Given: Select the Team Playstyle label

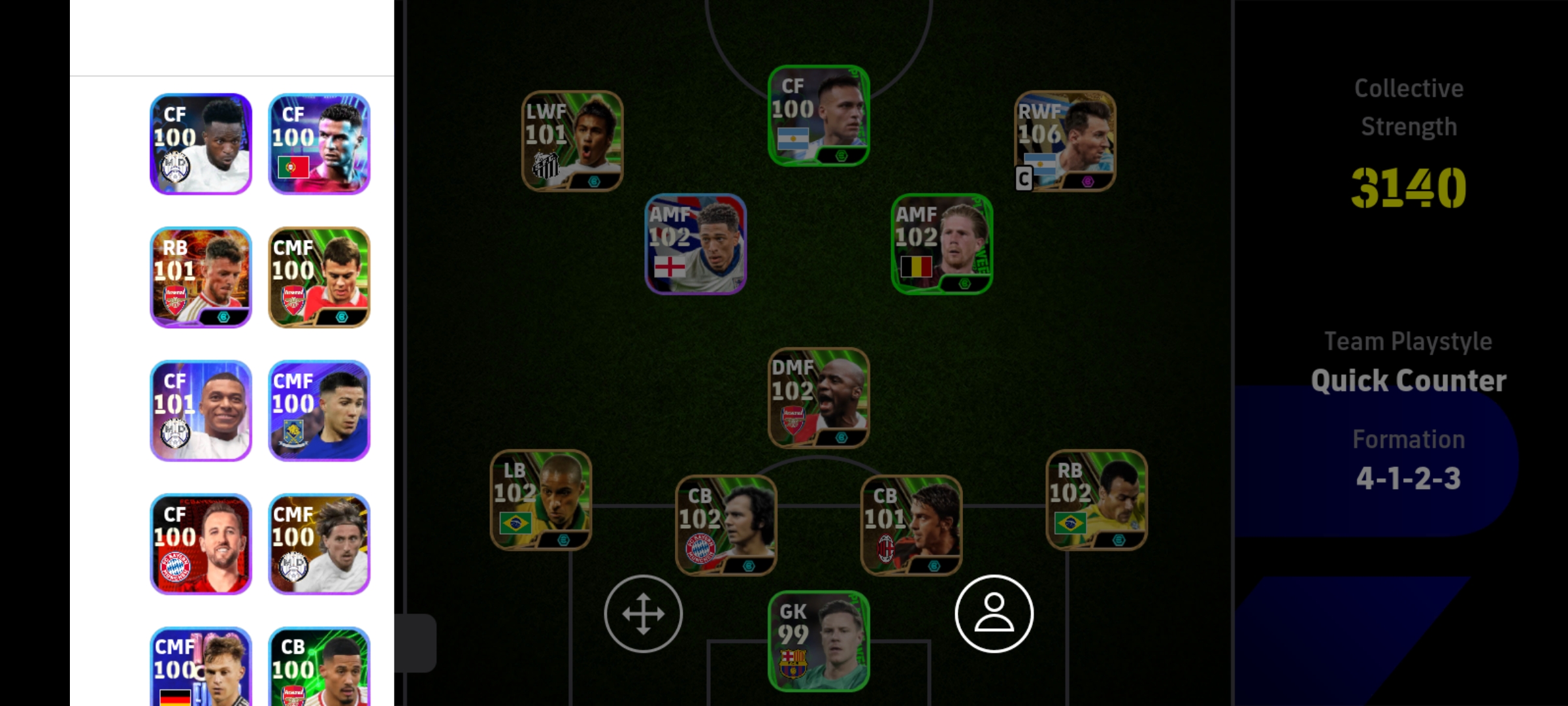Looking at the screenshot, I should [1409, 341].
